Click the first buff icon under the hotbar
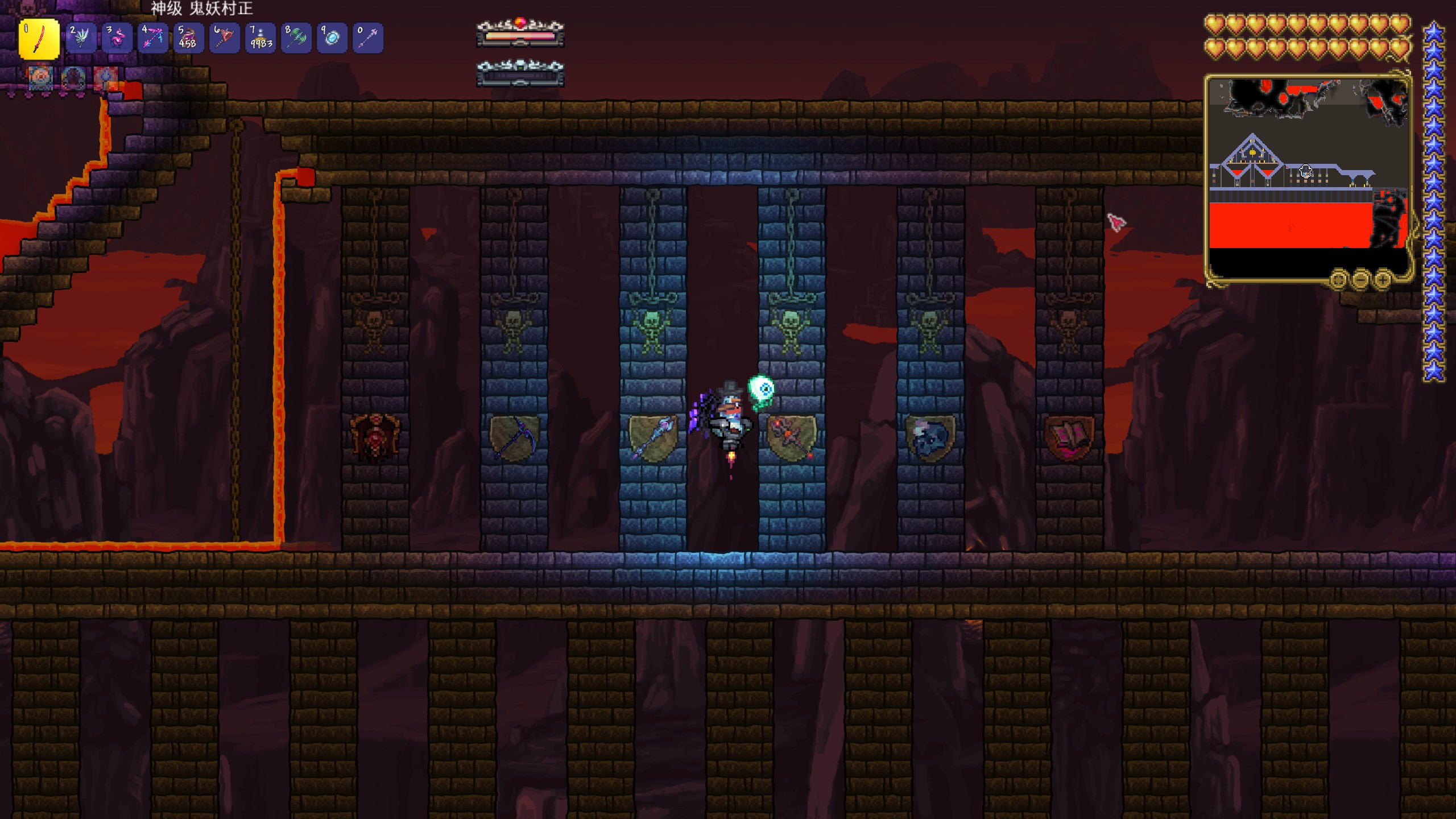 pos(41,78)
